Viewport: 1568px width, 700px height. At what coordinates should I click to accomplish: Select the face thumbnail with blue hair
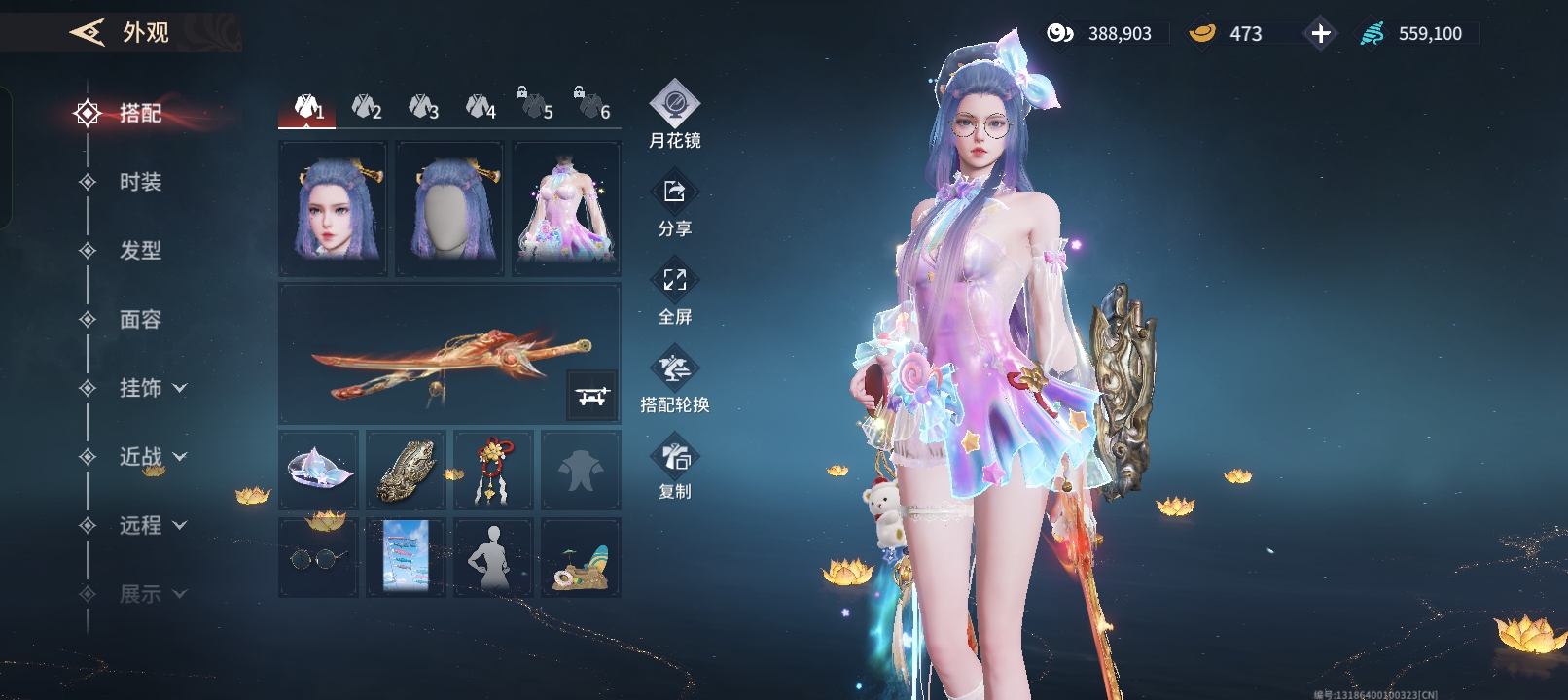pos(333,209)
